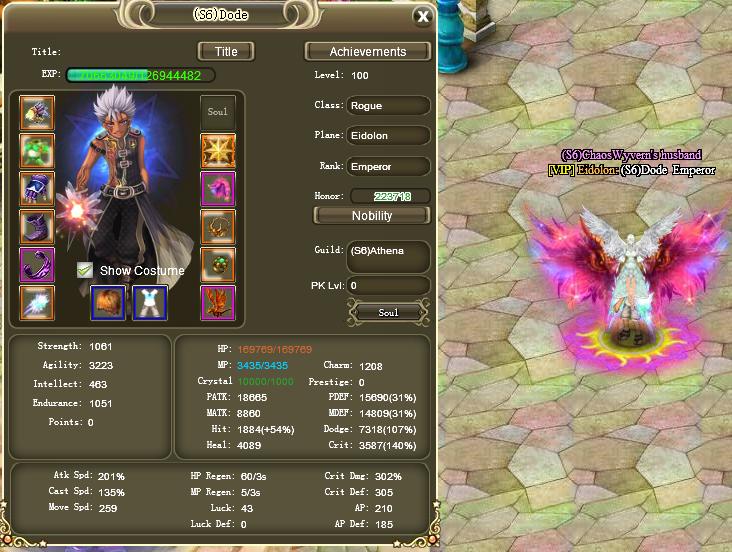Select the blue gauntlets equipment slot
This screenshot has height=552, width=732.
[x=37, y=189]
